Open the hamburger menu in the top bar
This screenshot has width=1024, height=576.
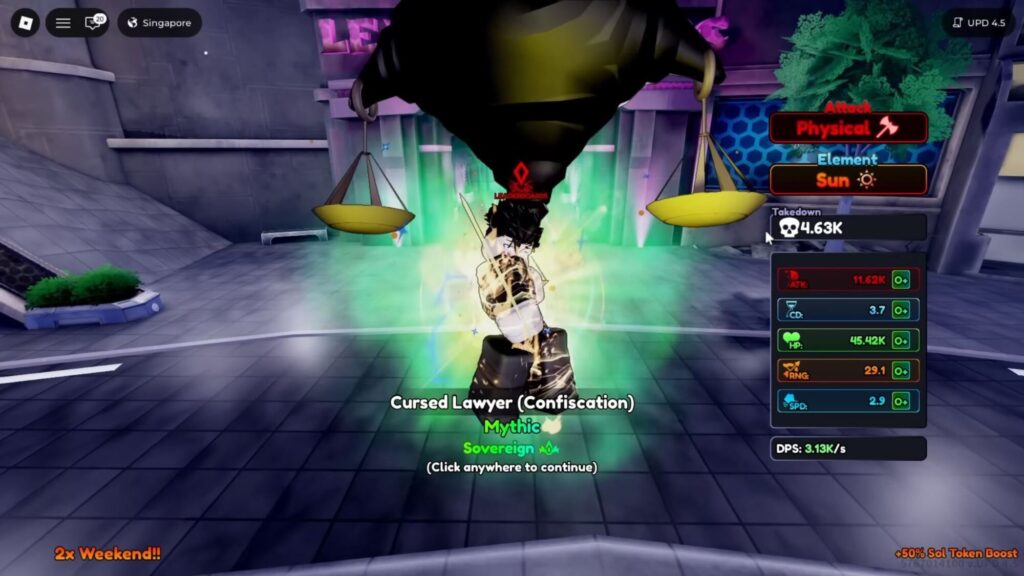(x=63, y=23)
